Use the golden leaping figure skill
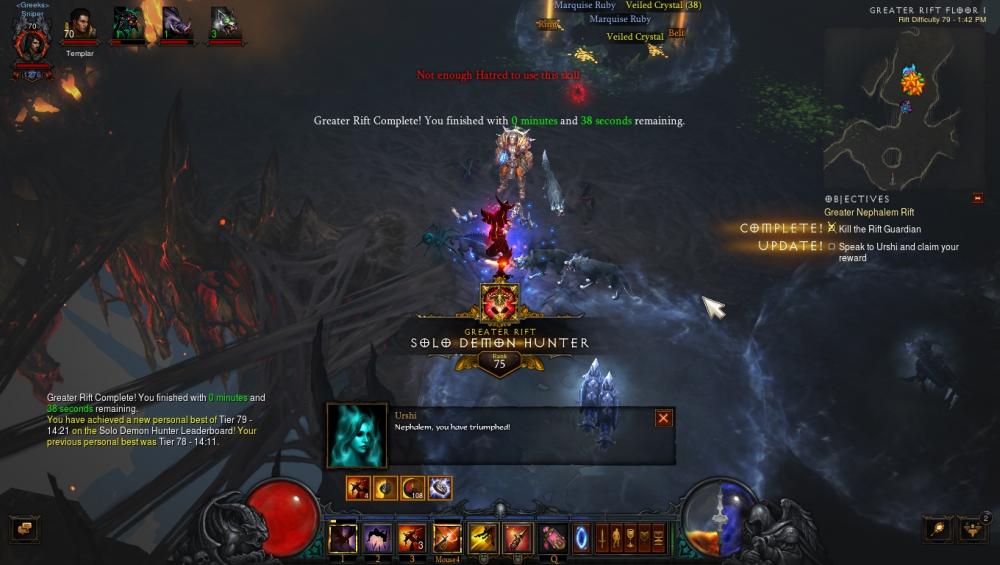Viewport: 1000px width, 565px height. 483,537
